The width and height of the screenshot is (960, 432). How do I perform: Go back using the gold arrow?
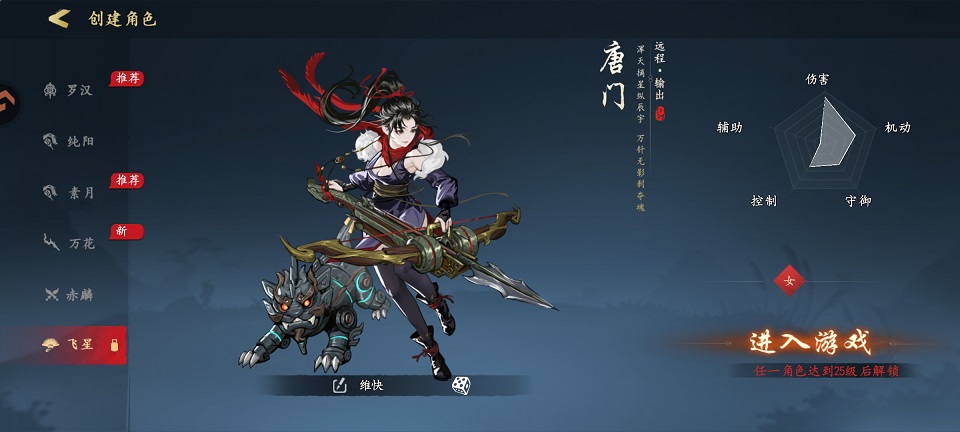[x=59, y=18]
